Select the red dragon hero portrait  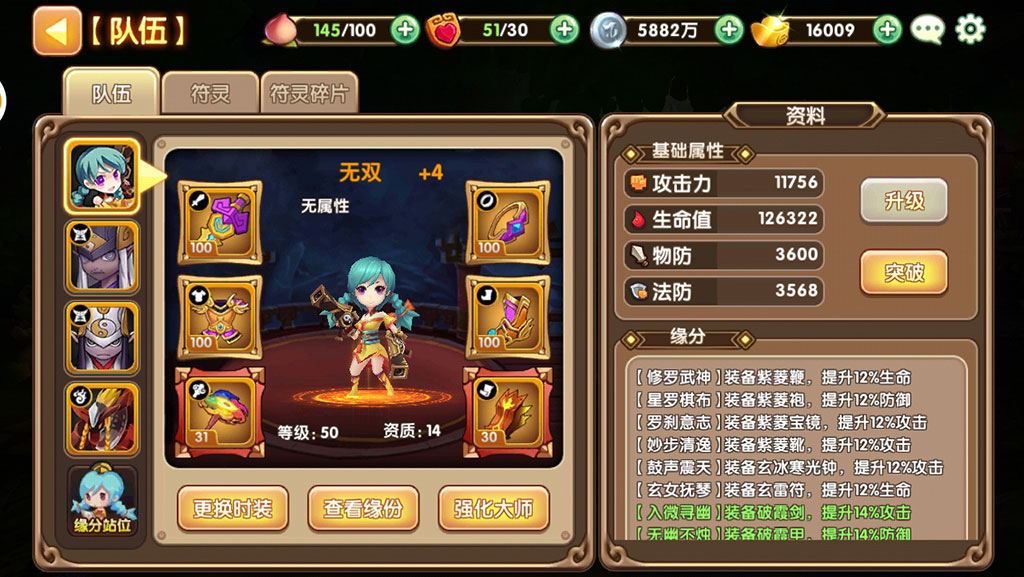pos(102,418)
